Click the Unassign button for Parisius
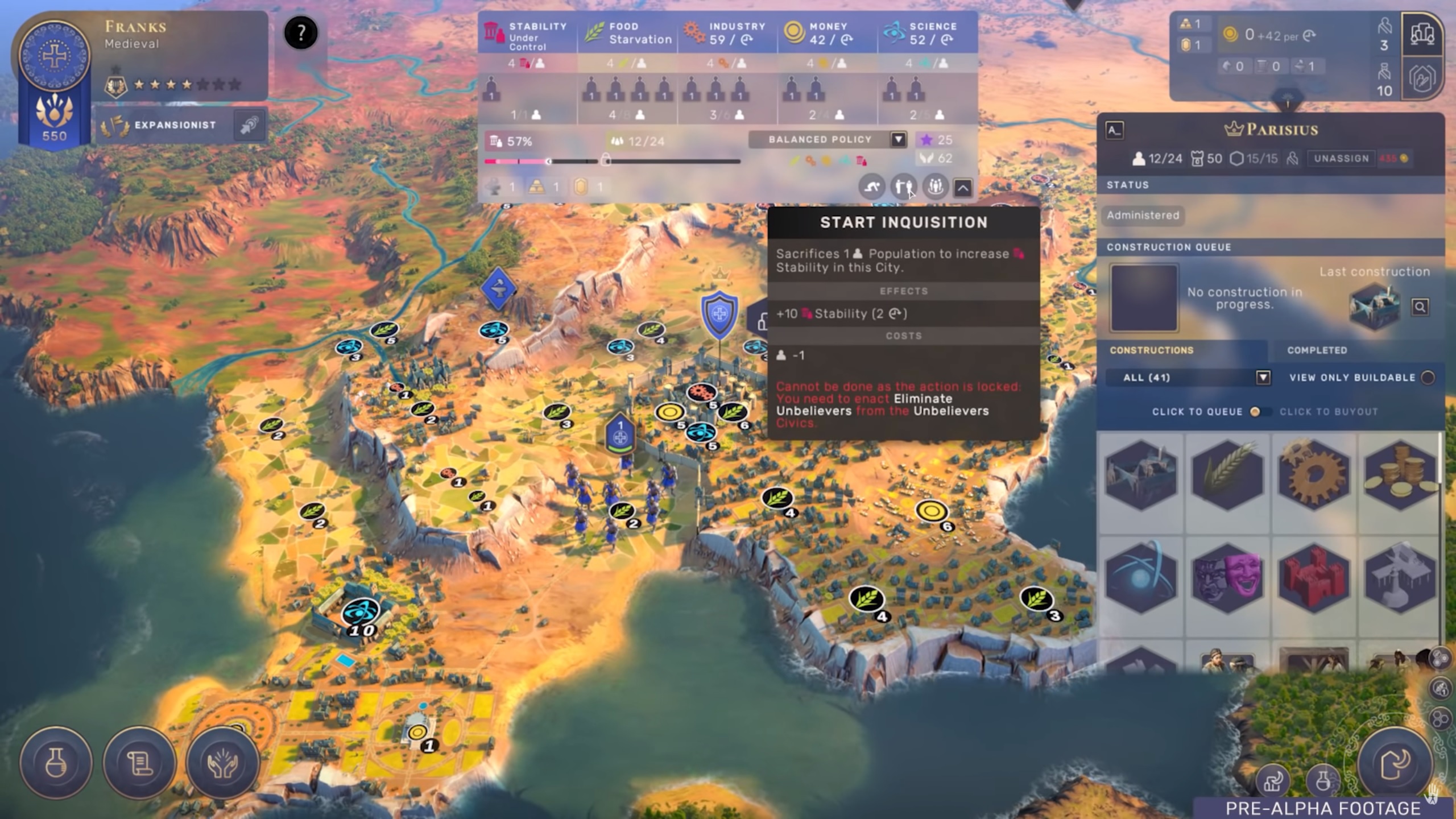The image size is (1456, 819). 1341,159
